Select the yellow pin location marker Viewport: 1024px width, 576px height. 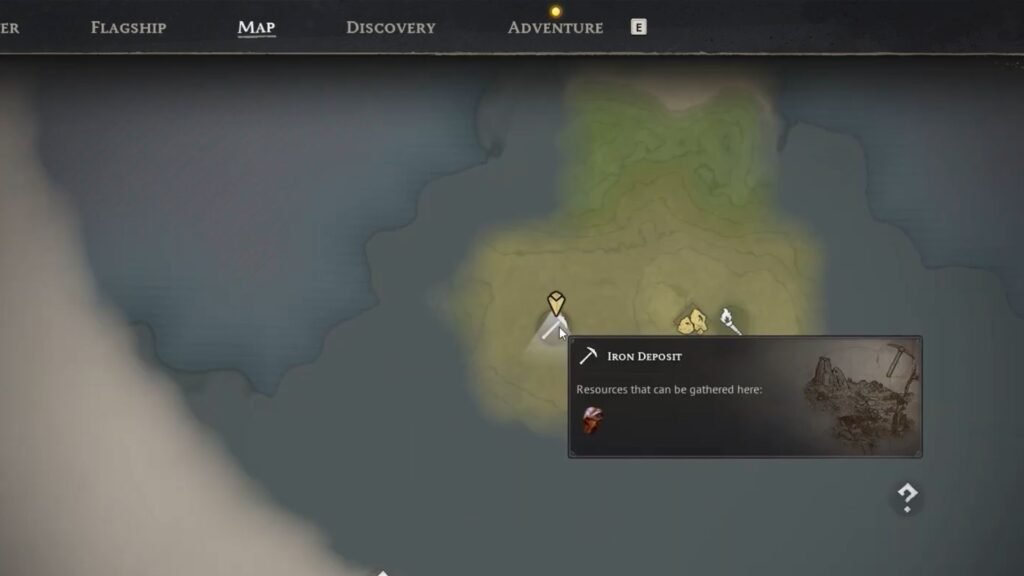coord(556,303)
